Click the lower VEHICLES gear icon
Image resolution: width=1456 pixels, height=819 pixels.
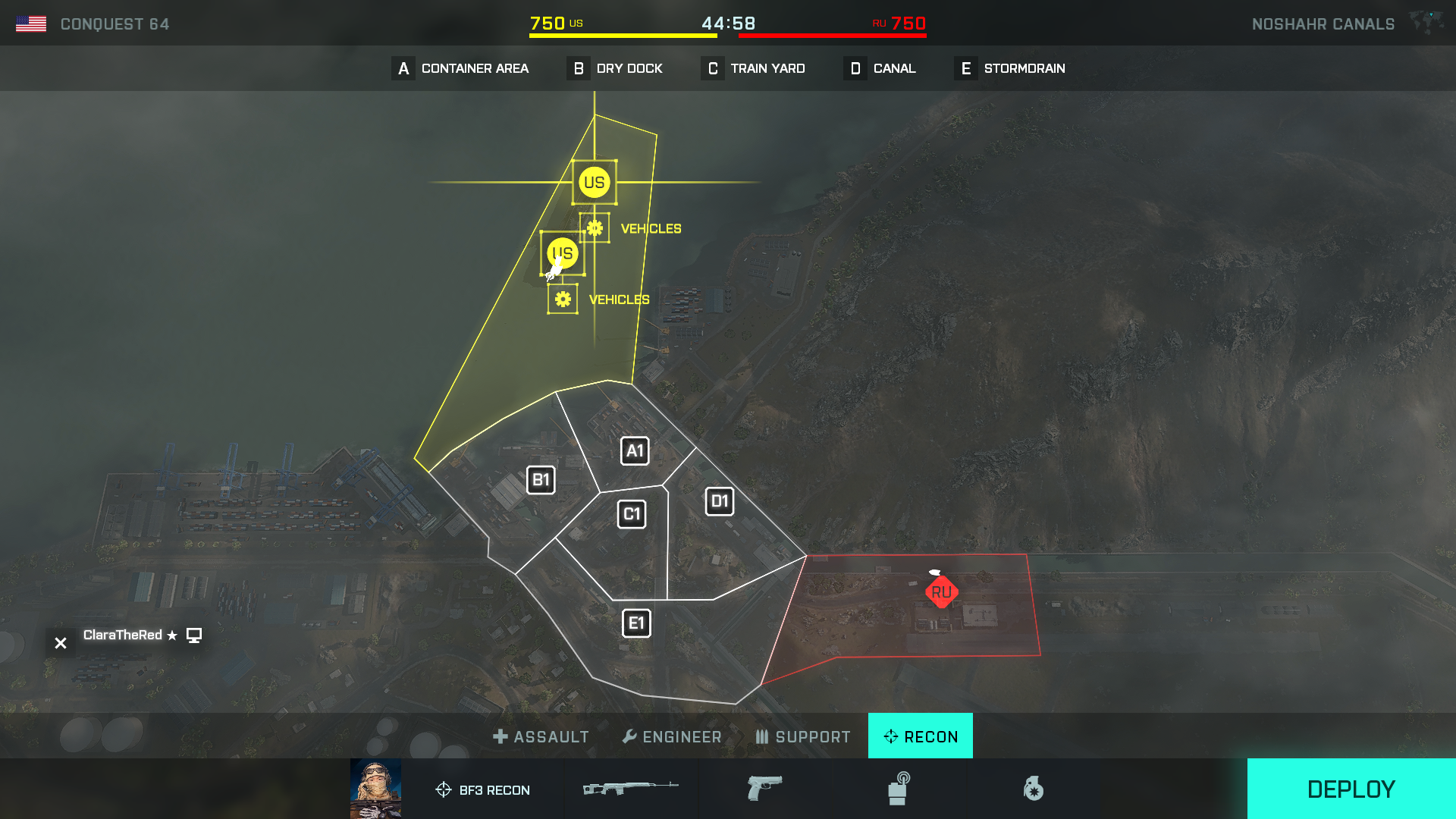point(562,299)
